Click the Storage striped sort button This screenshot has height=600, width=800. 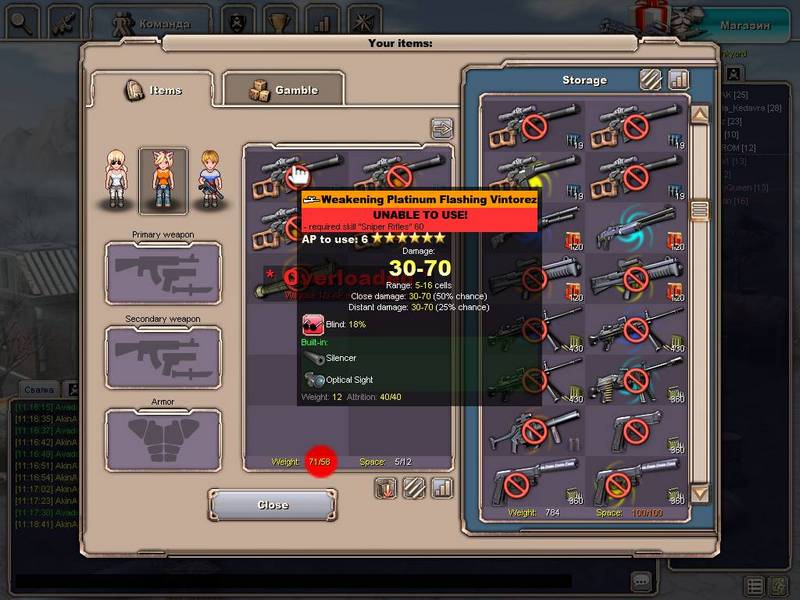pos(651,79)
